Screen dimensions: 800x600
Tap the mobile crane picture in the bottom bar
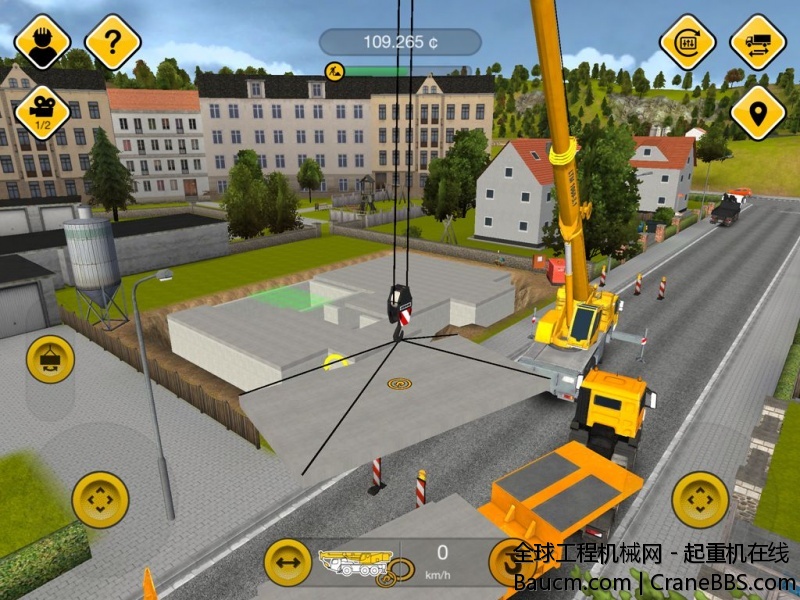(352, 561)
